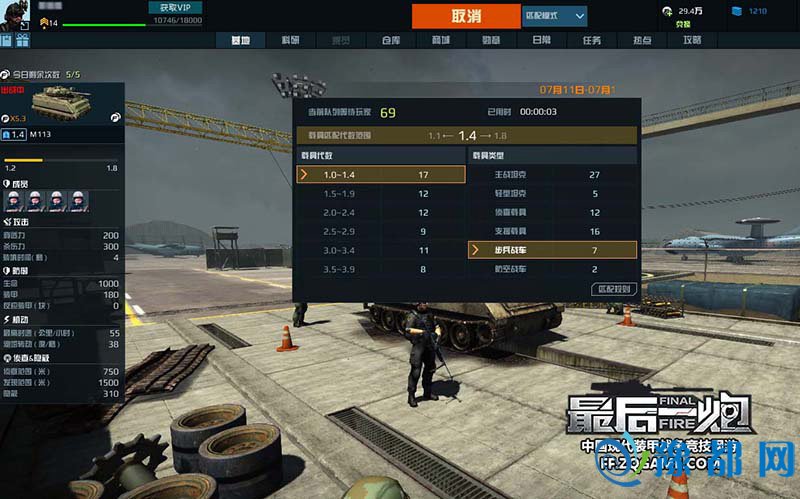The image size is (800, 499).
Task: Select the M113 vehicle thumbnail
Action: [61, 102]
